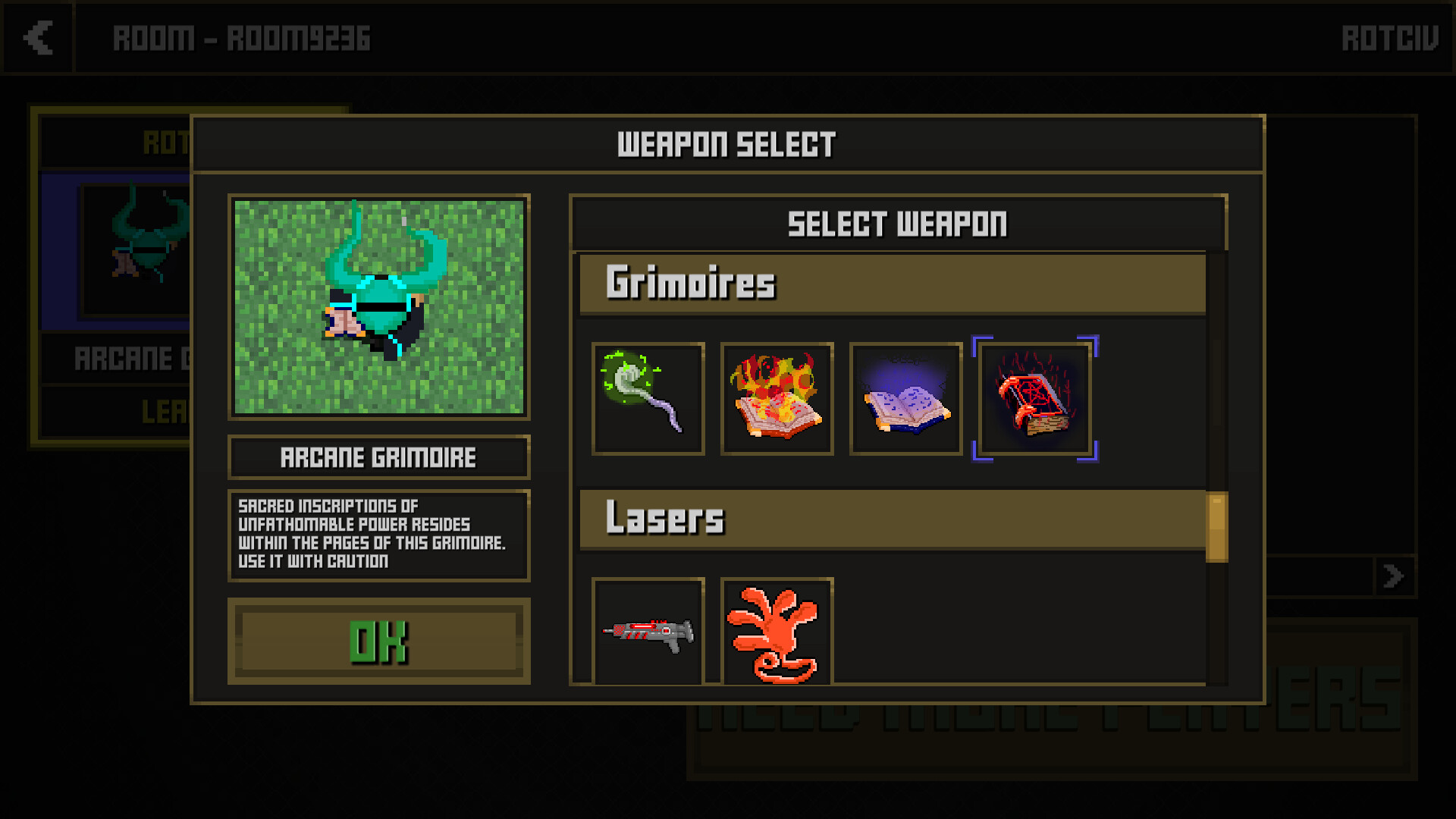The width and height of the screenshot is (1456, 819).
Task: Click the ARCANE GRIMOIRE name bar
Action: coord(379,457)
